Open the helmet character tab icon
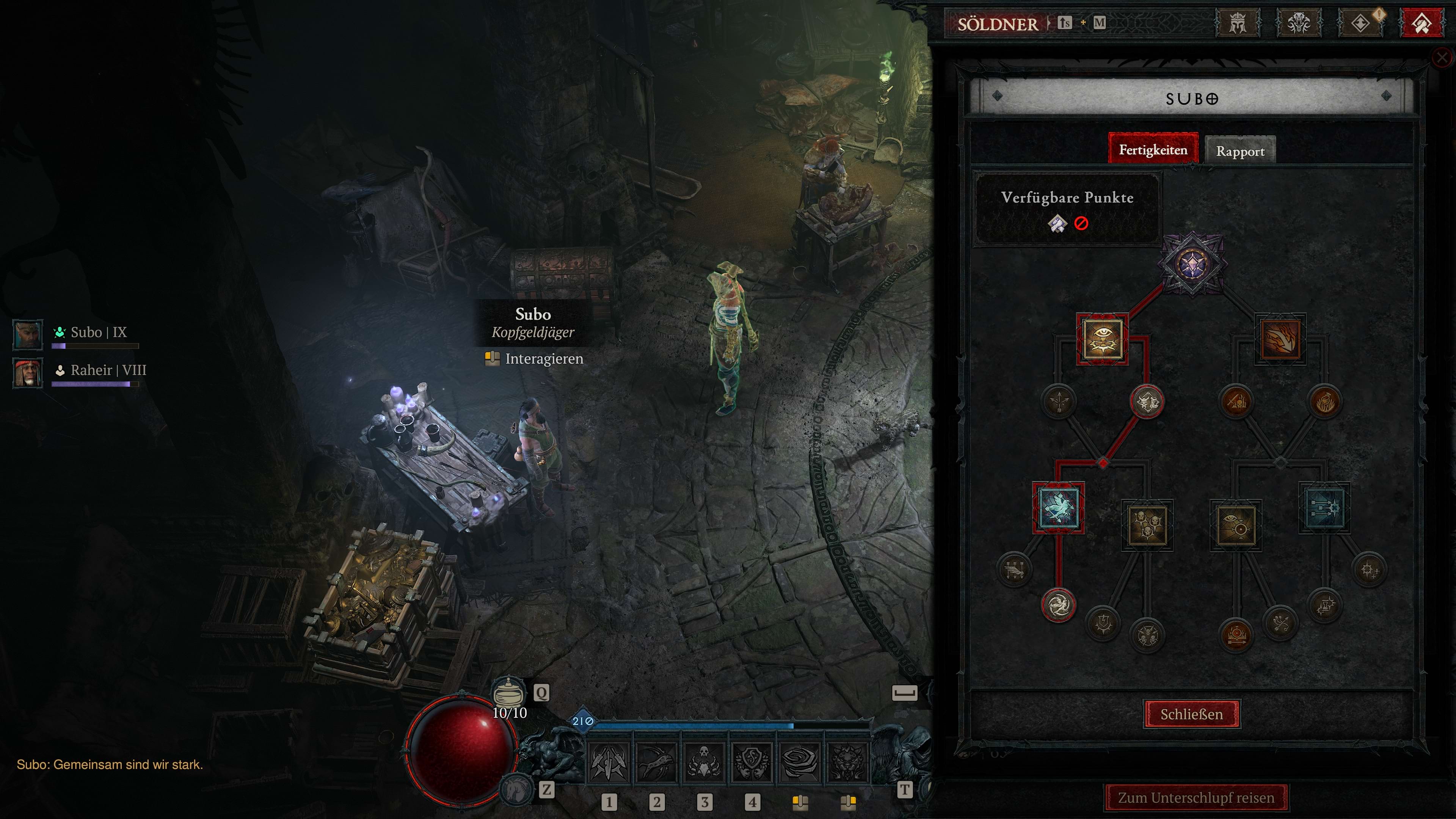This screenshot has width=1456, height=819. point(1238,24)
